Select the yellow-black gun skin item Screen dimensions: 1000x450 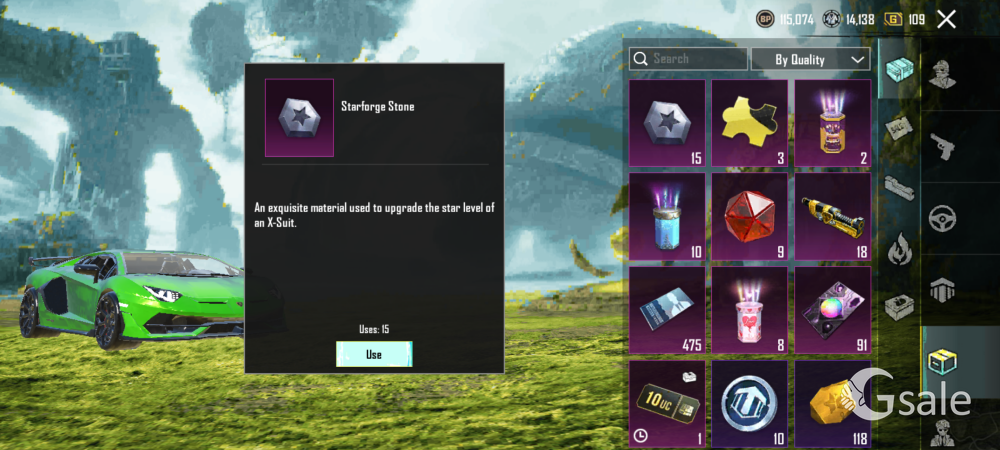[832, 216]
